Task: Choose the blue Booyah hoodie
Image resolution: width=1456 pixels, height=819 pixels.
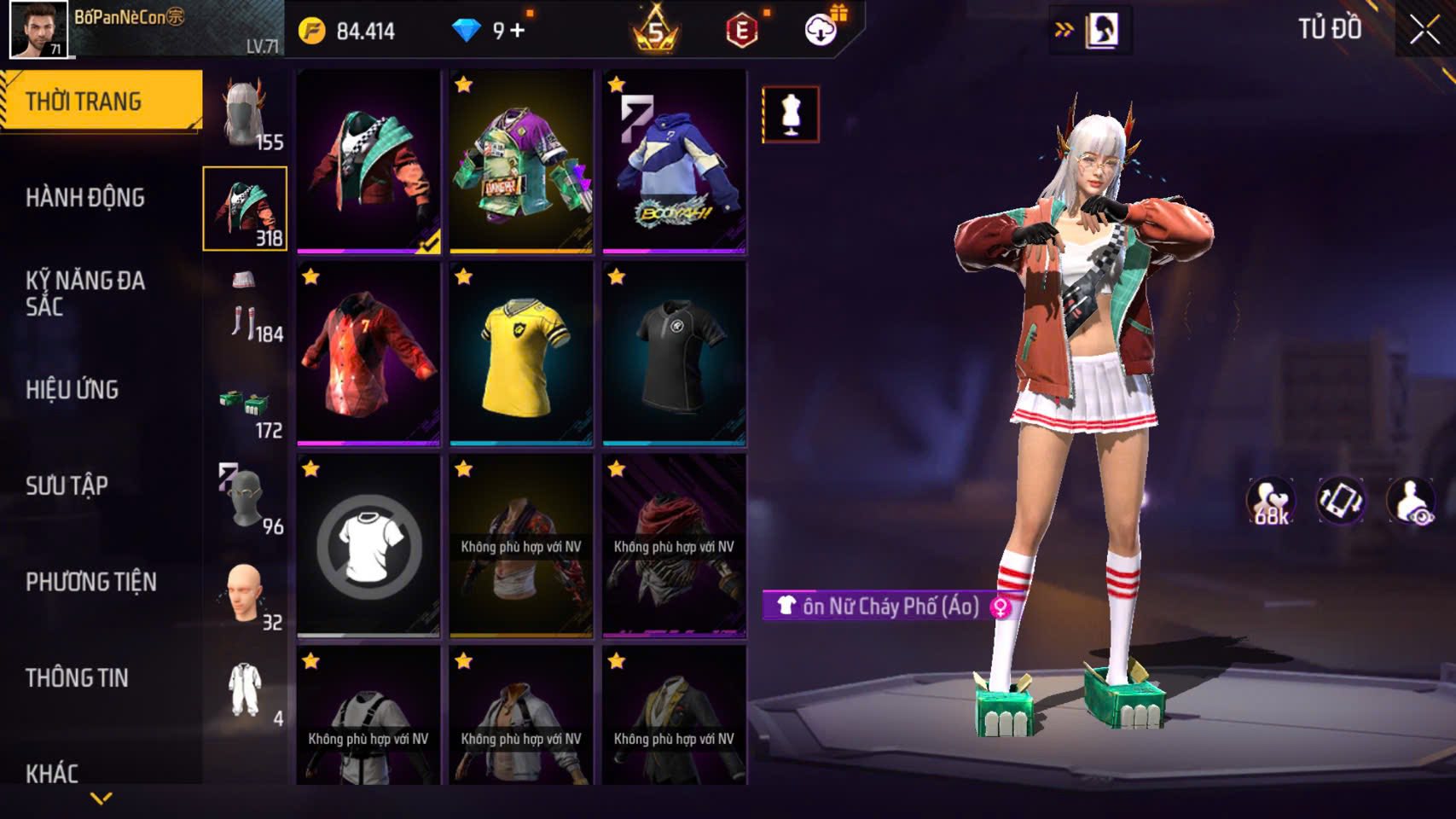Action: 674,162
